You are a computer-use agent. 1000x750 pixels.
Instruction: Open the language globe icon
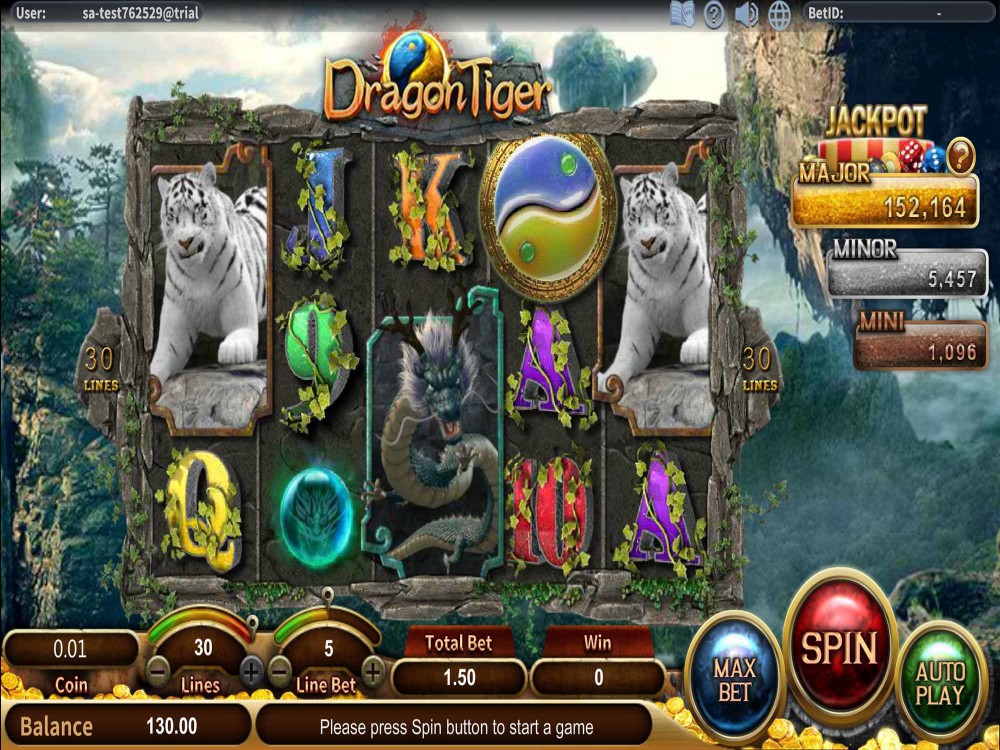tap(780, 13)
